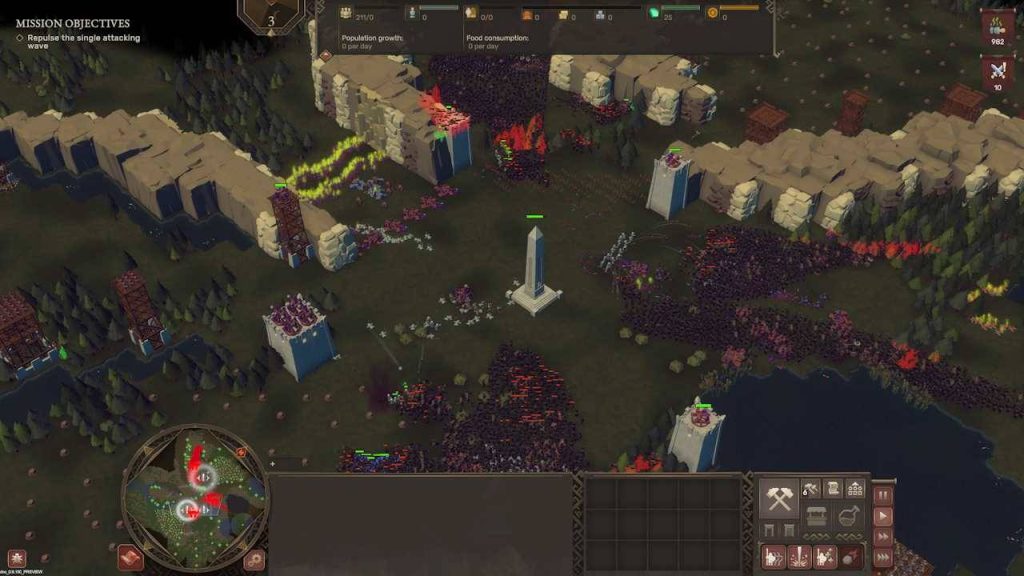Open the stacked buildings overview icon

click(855, 488)
